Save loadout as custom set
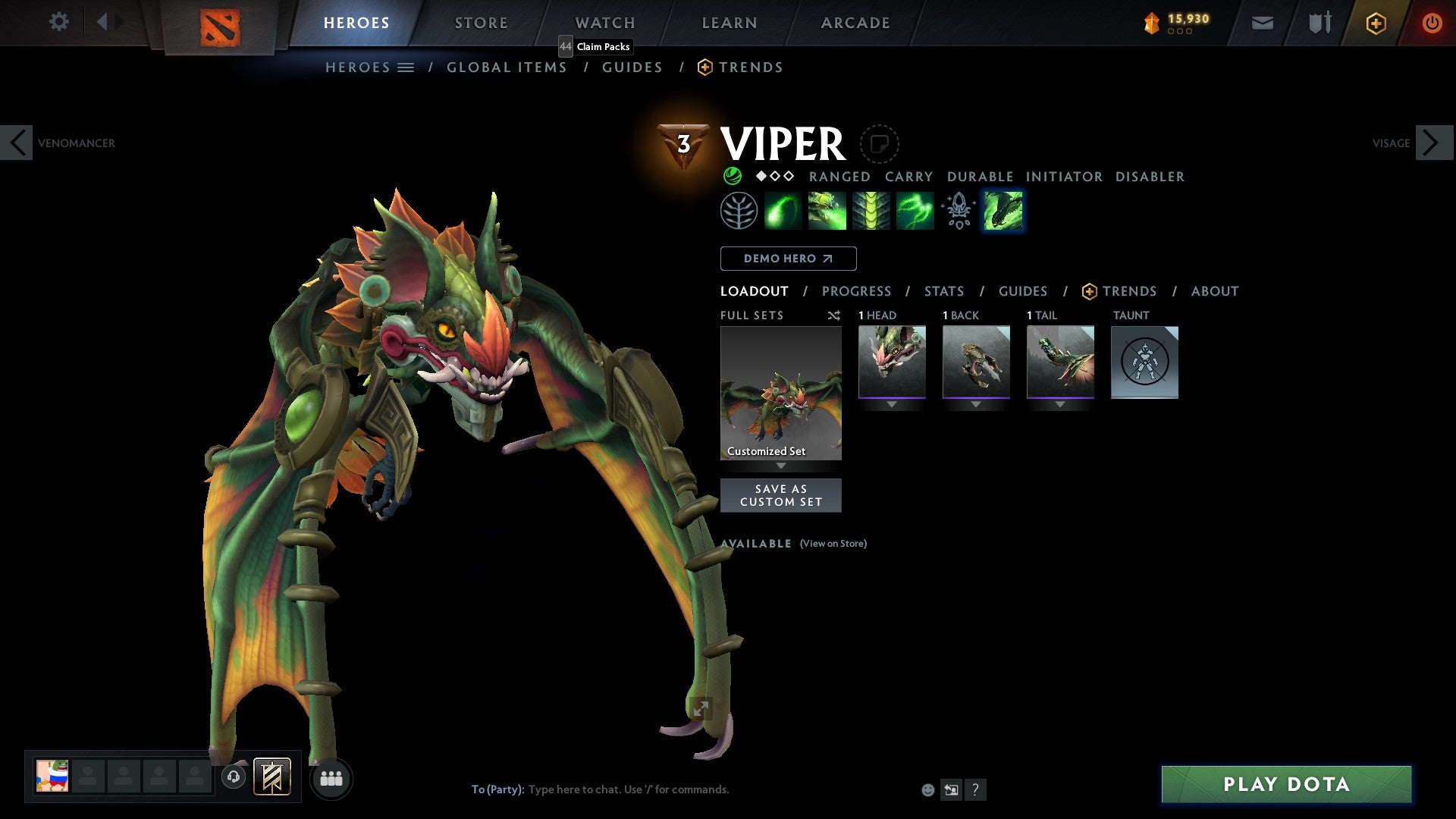This screenshot has height=819, width=1456. 780,495
